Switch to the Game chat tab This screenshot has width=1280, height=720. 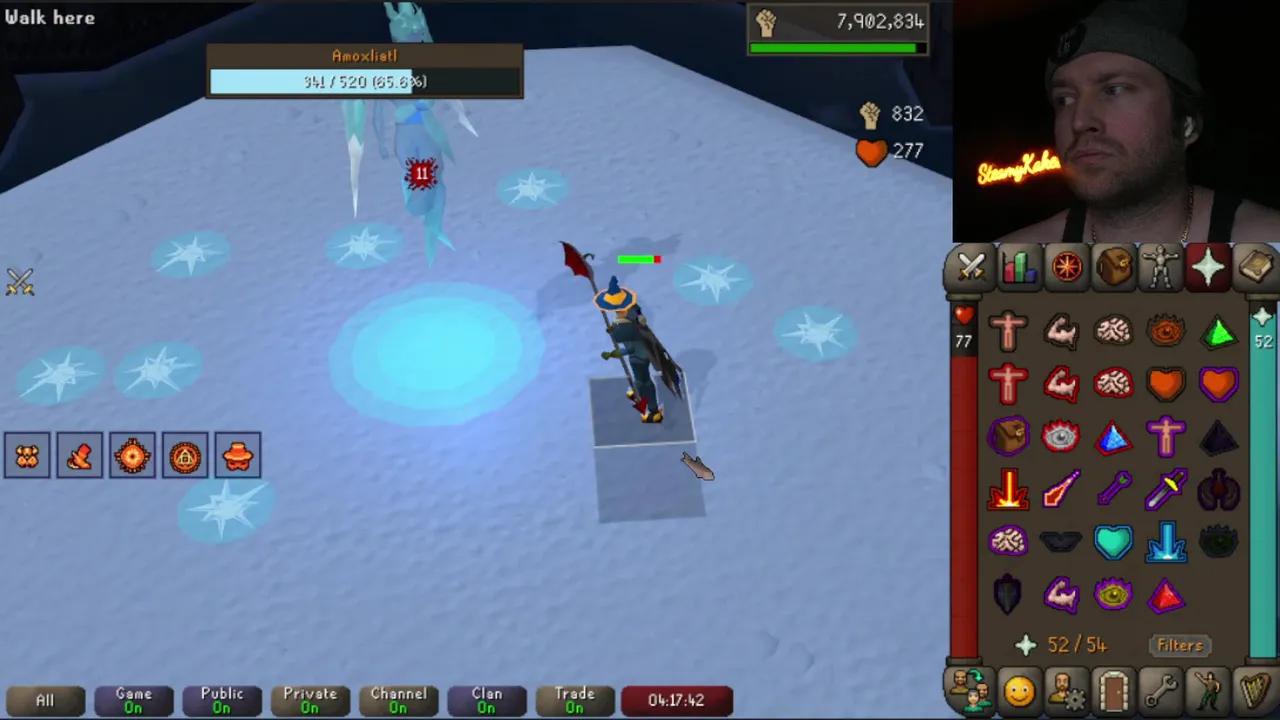pyautogui.click(x=133, y=699)
